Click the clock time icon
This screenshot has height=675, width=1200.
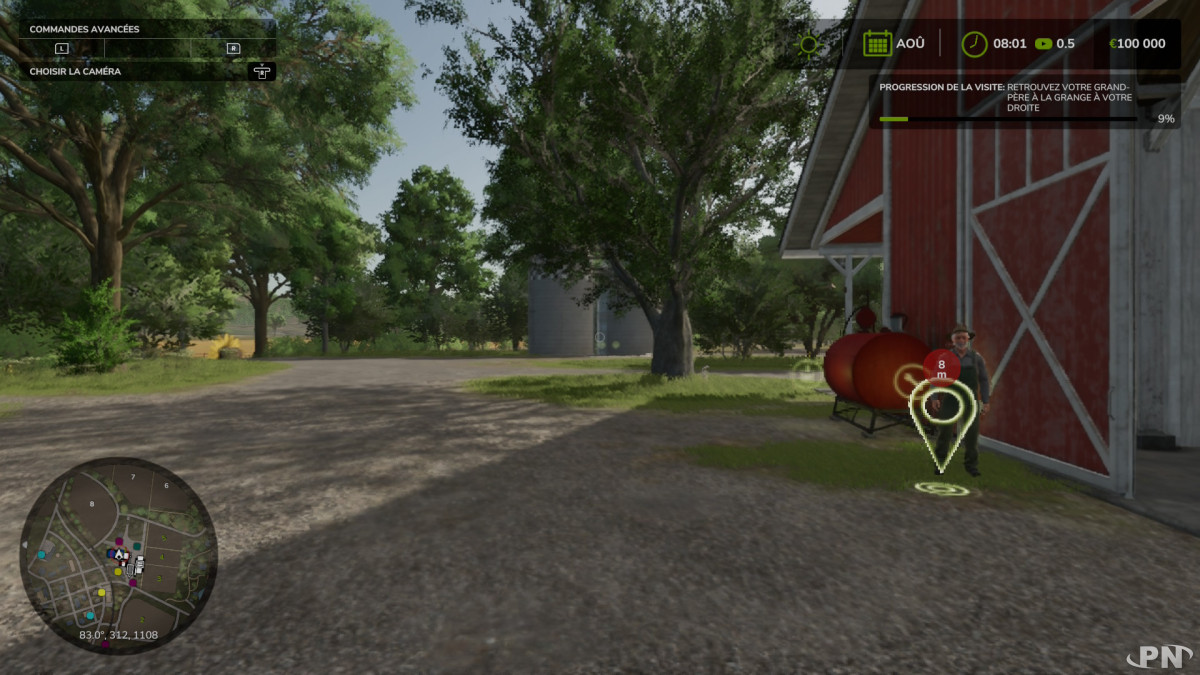point(973,44)
